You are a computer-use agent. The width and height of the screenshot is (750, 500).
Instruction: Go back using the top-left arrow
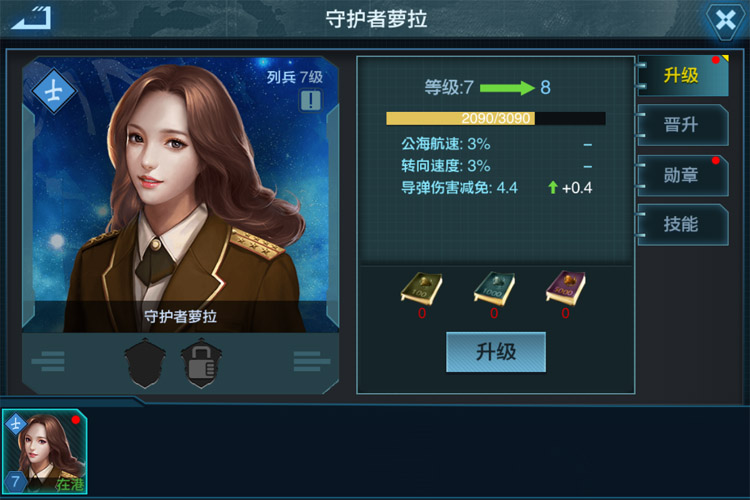pyautogui.click(x=31, y=18)
